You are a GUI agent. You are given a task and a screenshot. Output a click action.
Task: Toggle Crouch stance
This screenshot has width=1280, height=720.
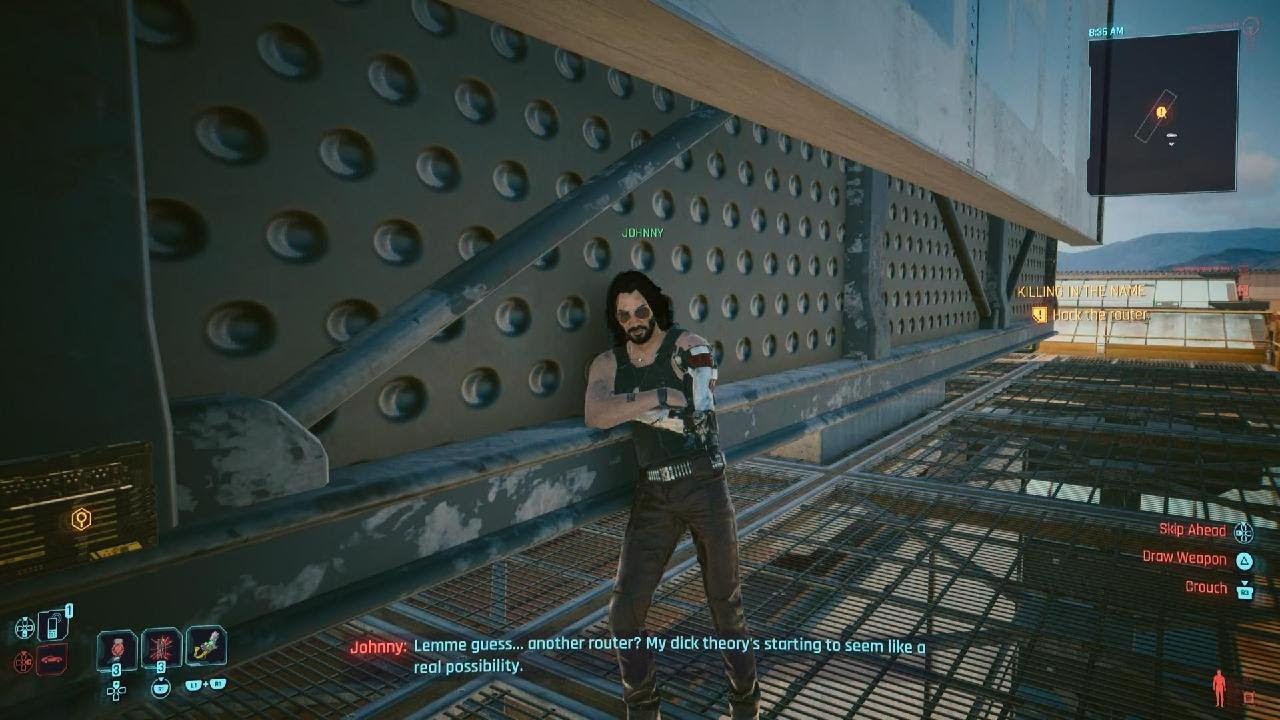[x=1206, y=588]
